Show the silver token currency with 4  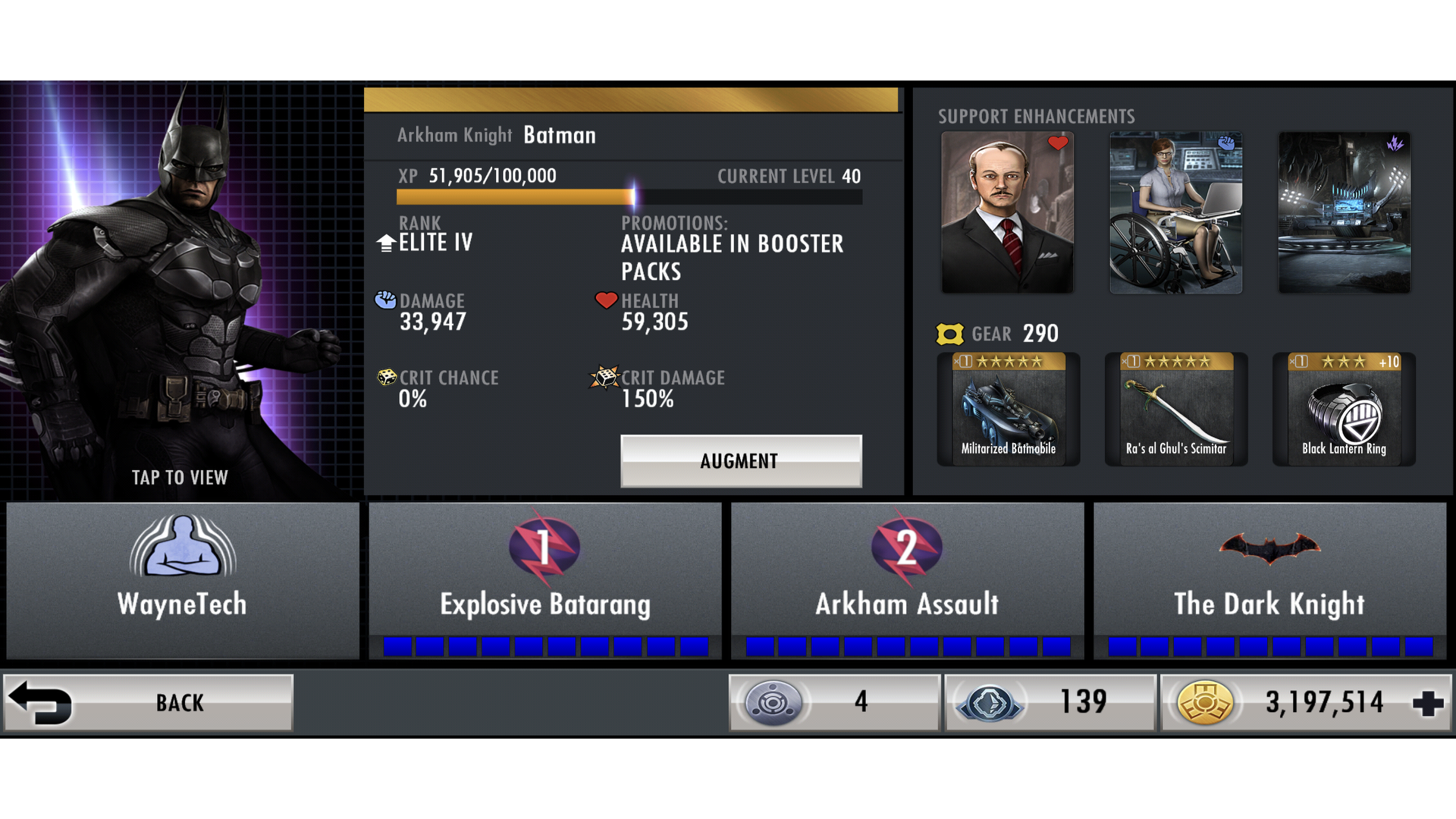[x=834, y=703]
